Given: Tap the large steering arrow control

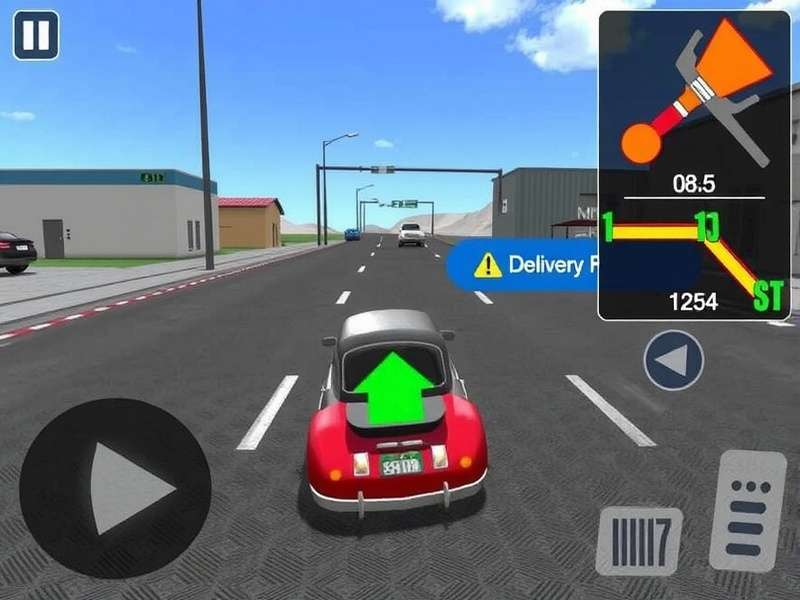Looking at the screenshot, I should click(x=115, y=487).
